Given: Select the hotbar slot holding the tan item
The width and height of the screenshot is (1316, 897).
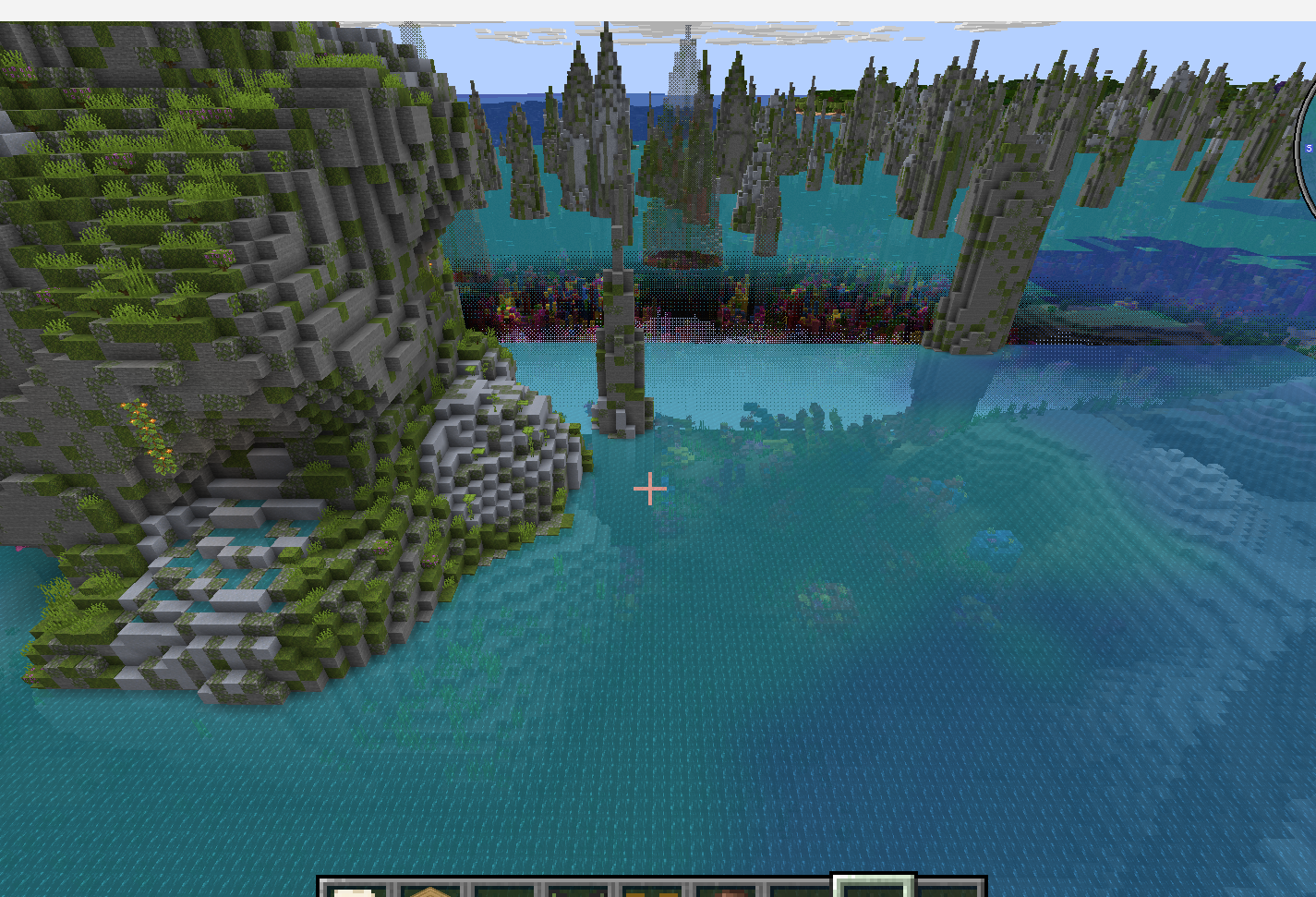Looking at the screenshot, I should pyautogui.click(x=429, y=891).
